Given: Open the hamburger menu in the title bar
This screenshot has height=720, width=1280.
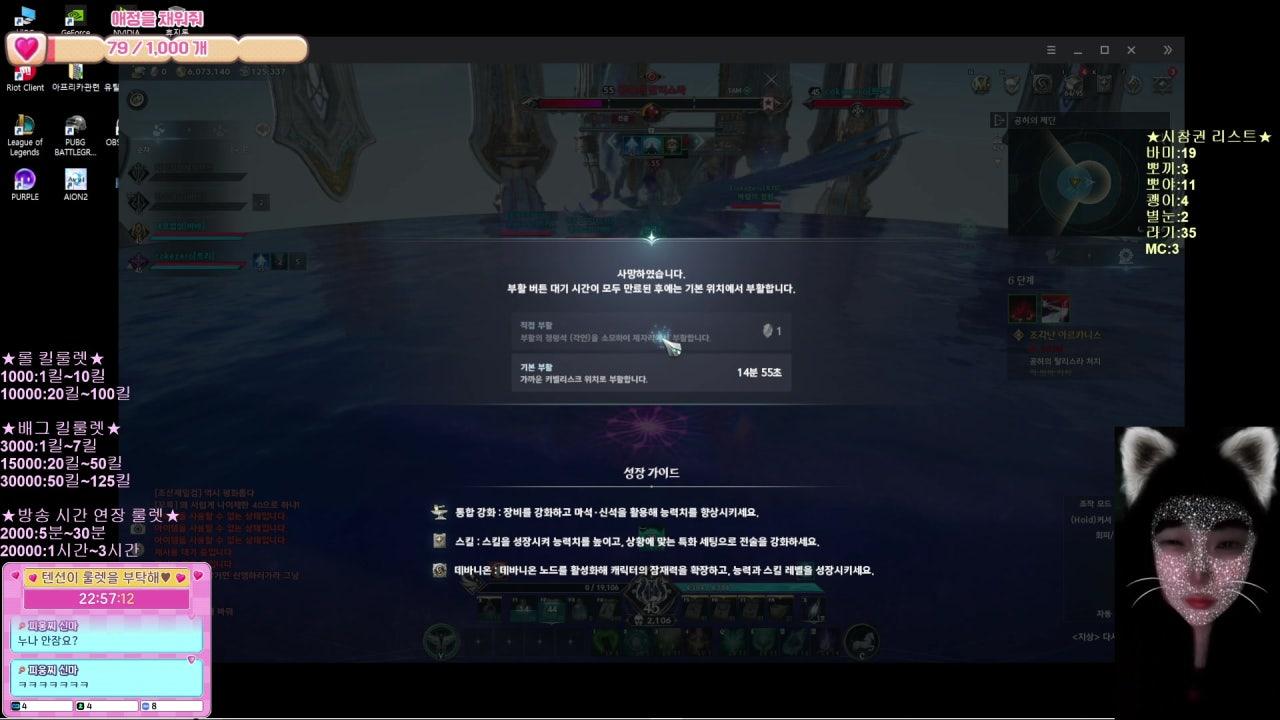Looking at the screenshot, I should pyautogui.click(x=1048, y=49).
